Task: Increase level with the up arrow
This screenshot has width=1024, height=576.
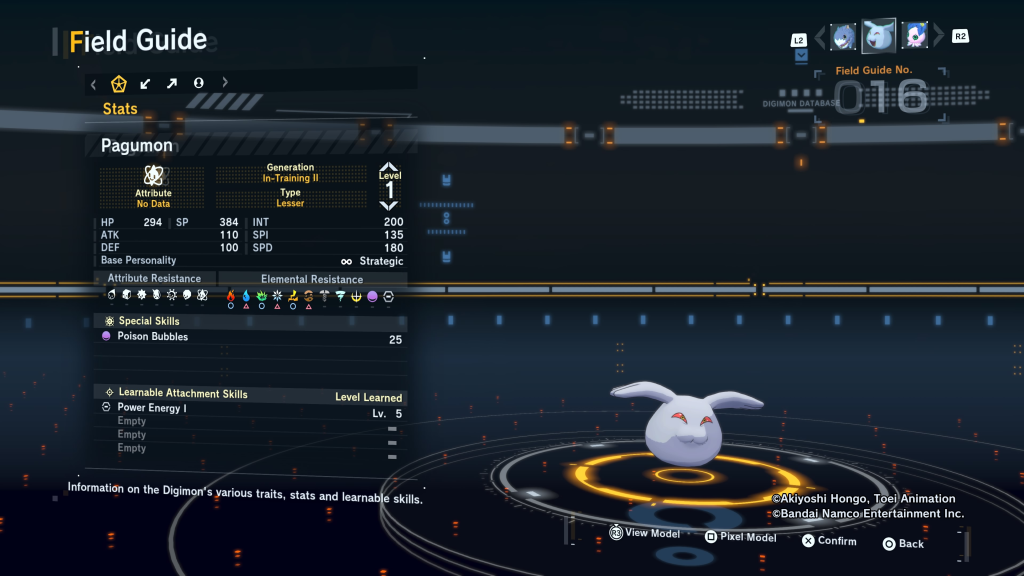Action: click(389, 168)
